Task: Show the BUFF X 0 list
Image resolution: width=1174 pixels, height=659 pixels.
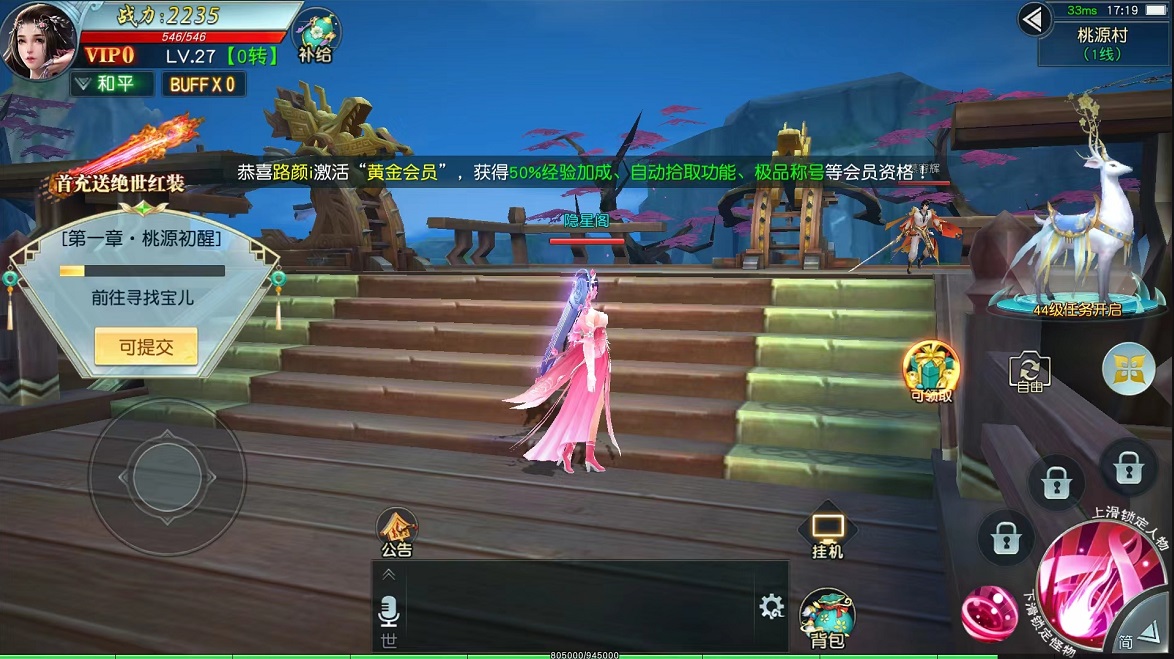Action: (x=203, y=84)
